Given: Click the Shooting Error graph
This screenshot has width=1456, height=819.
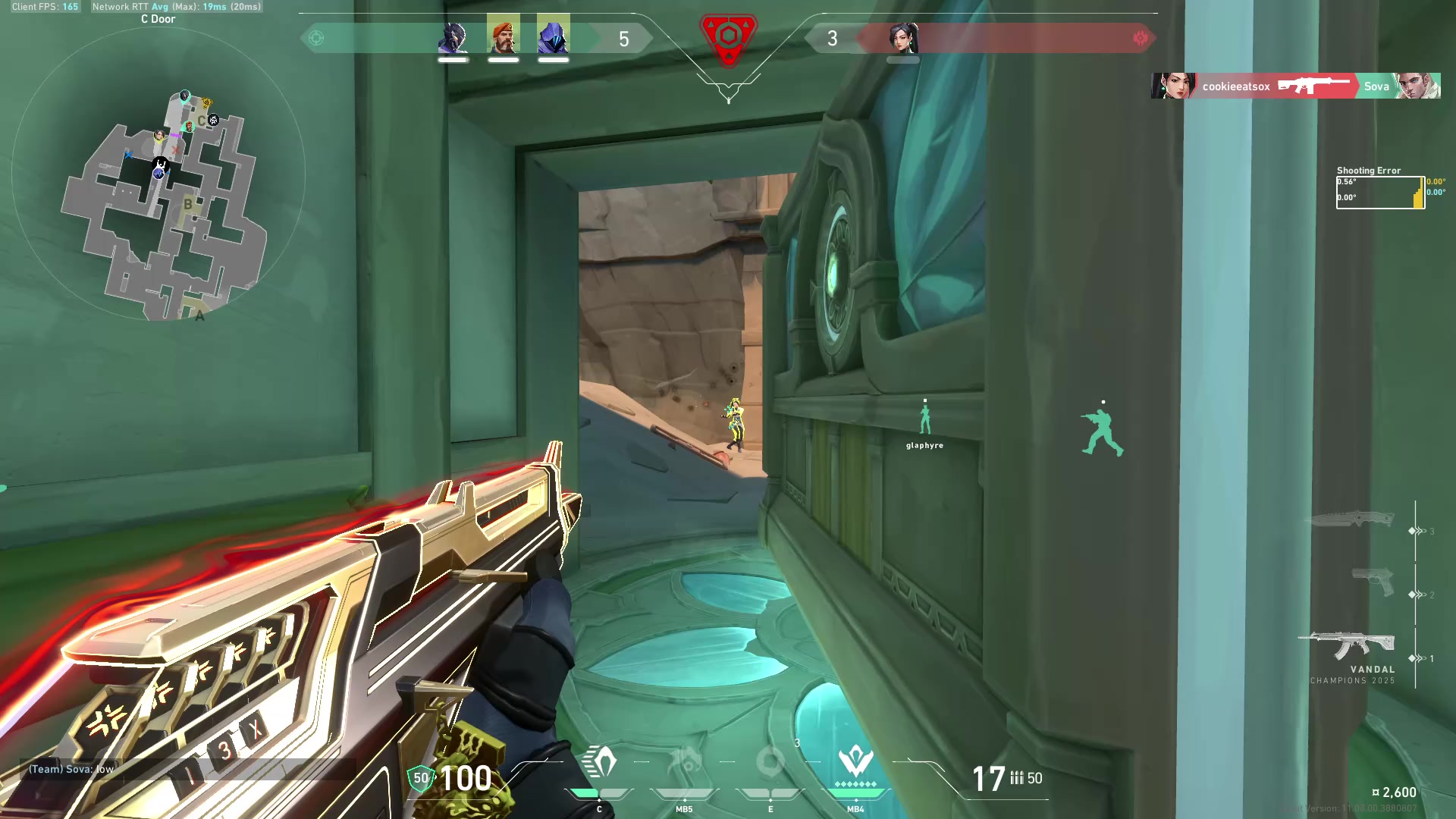Looking at the screenshot, I should tap(1380, 193).
